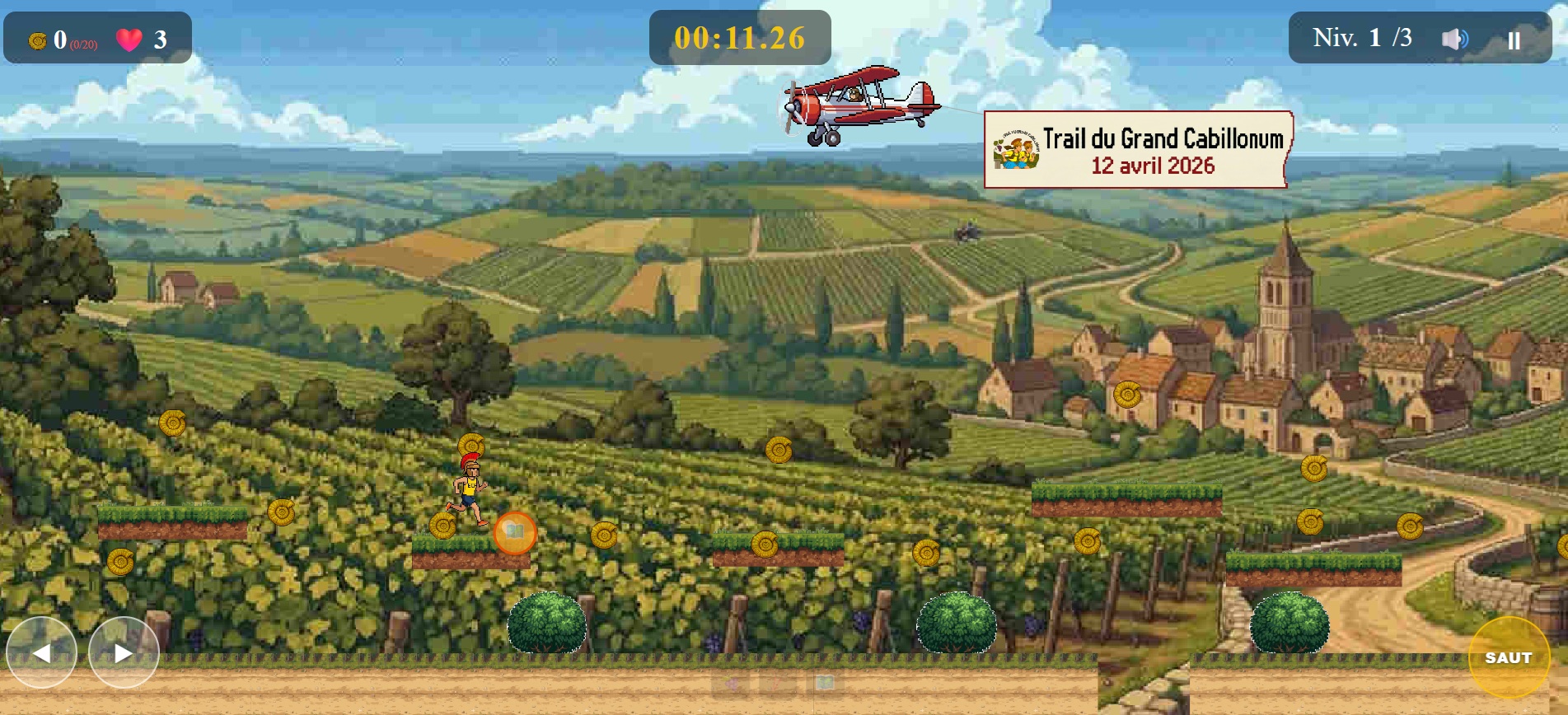
Task: Click the right arrow movement control
Action: [x=125, y=652]
